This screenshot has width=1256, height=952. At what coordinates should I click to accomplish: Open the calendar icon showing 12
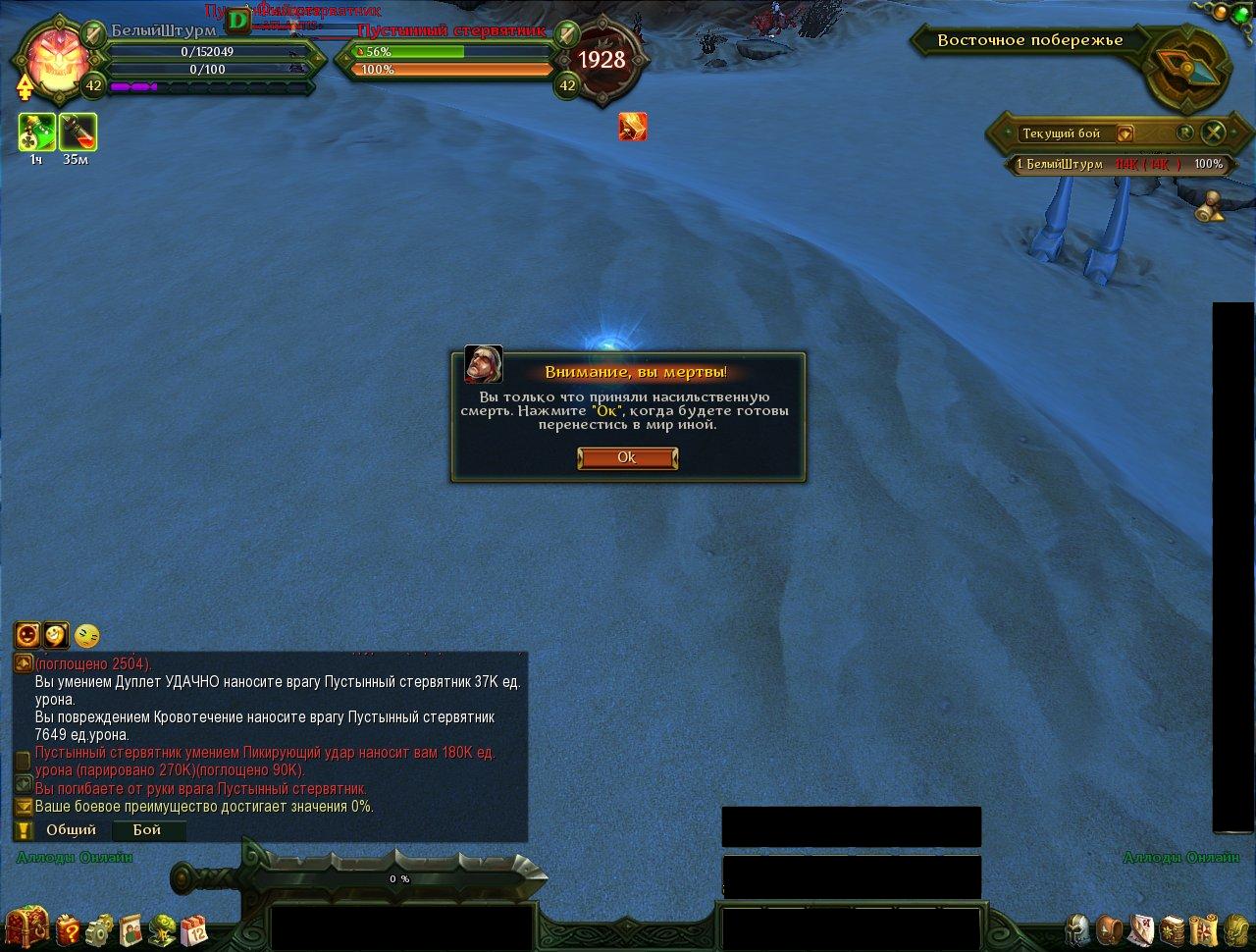[x=194, y=927]
